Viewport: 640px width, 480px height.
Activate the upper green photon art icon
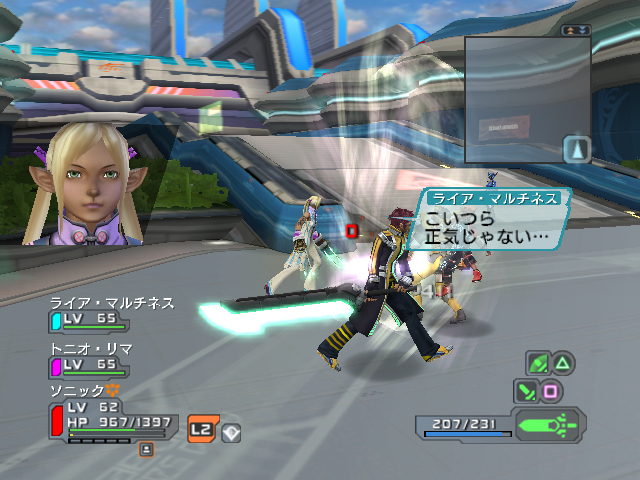click(538, 363)
